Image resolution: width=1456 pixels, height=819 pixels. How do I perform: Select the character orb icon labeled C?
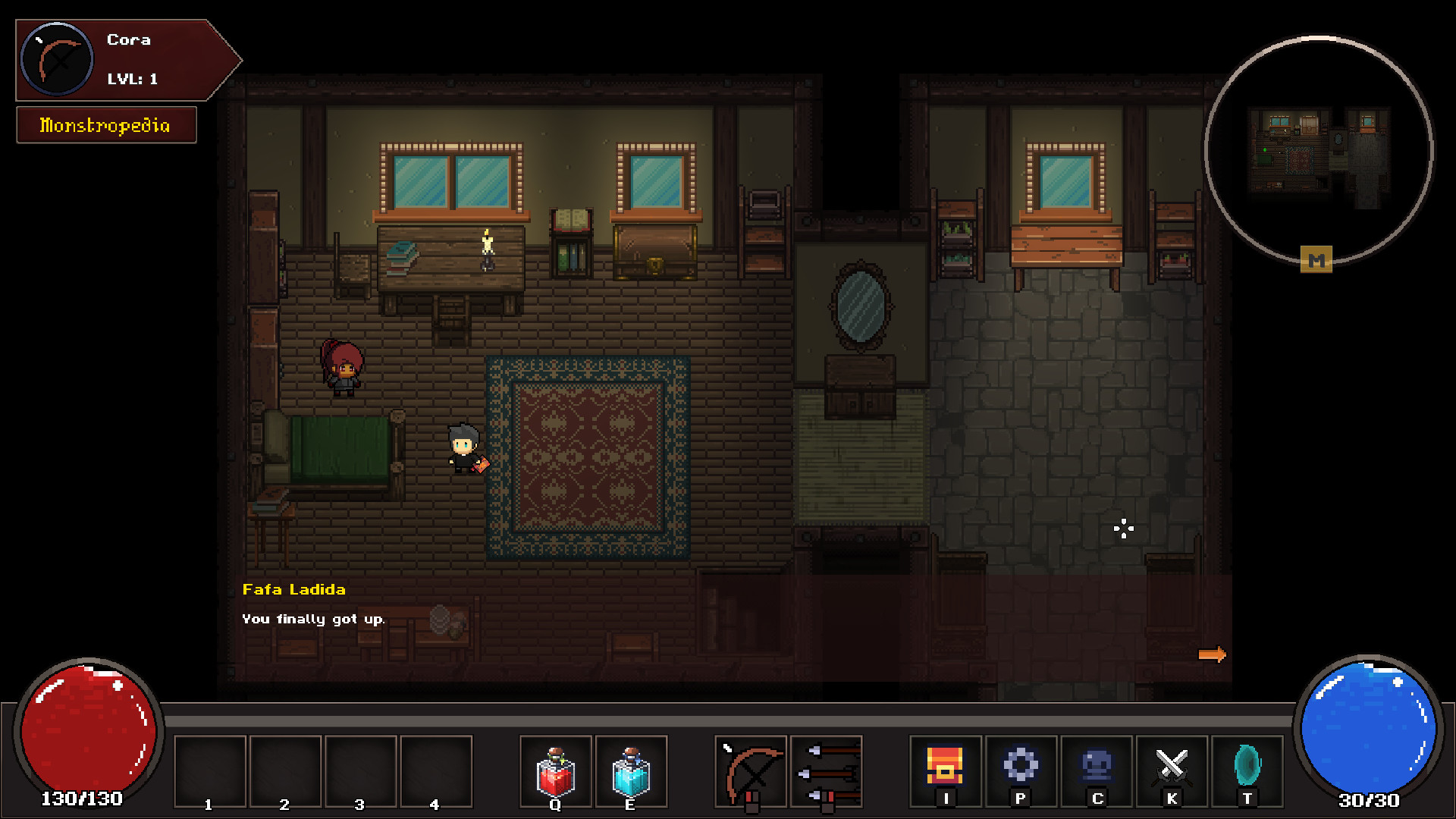pyautogui.click(x=1097, y=771)
